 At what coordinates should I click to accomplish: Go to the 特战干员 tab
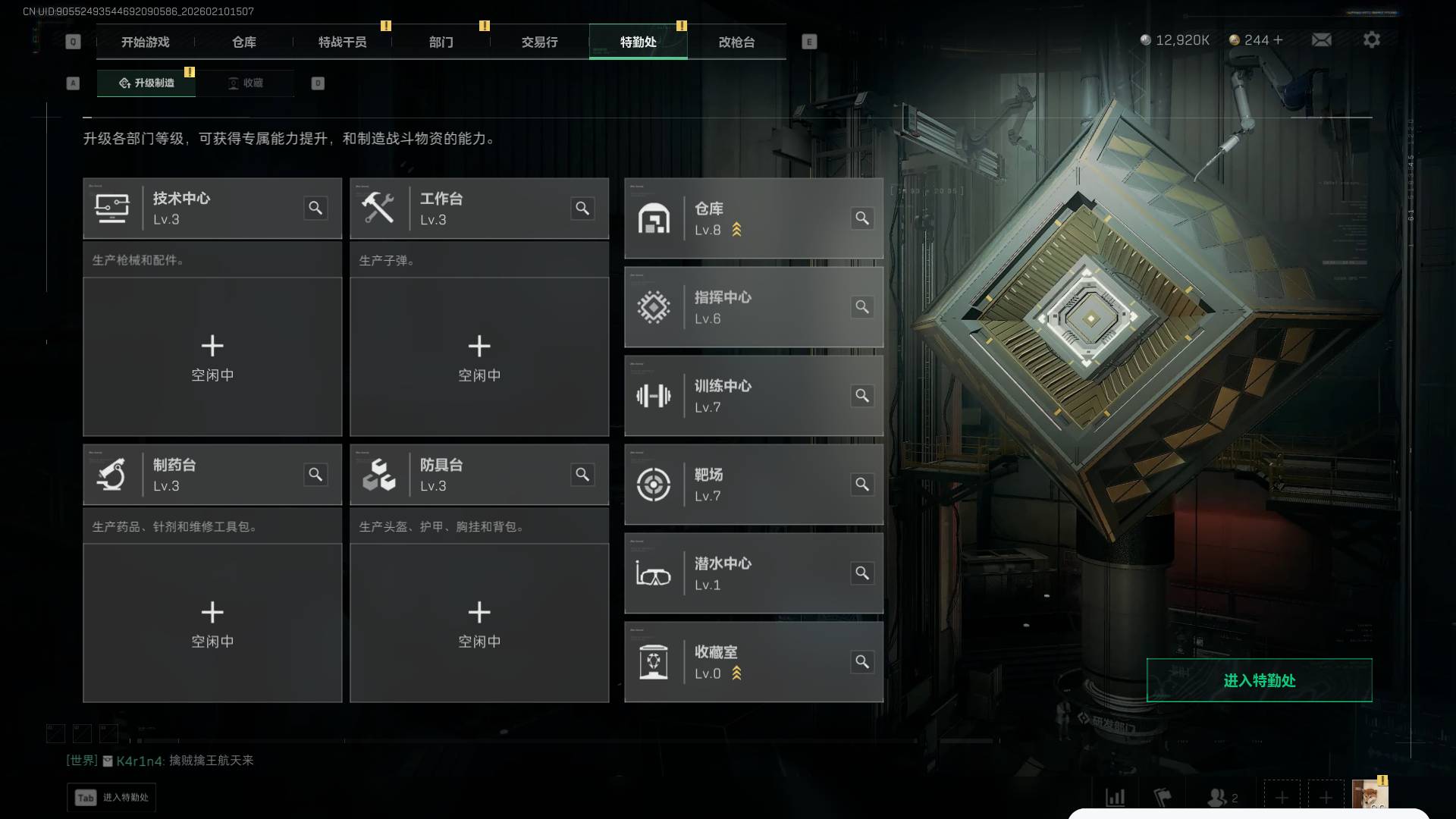[342, 42]
